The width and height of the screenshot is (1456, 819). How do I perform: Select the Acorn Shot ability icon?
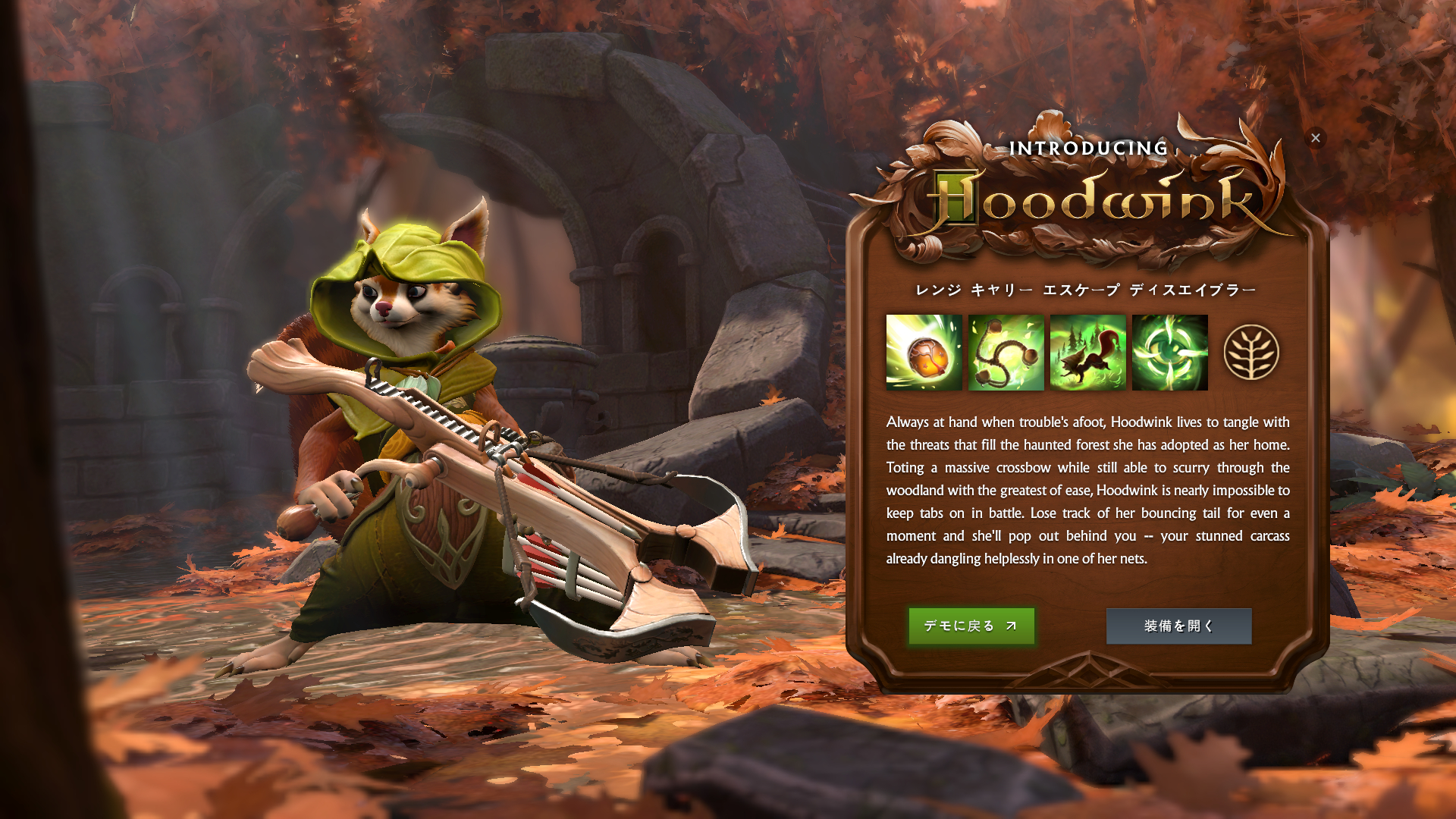click(924, 353)
